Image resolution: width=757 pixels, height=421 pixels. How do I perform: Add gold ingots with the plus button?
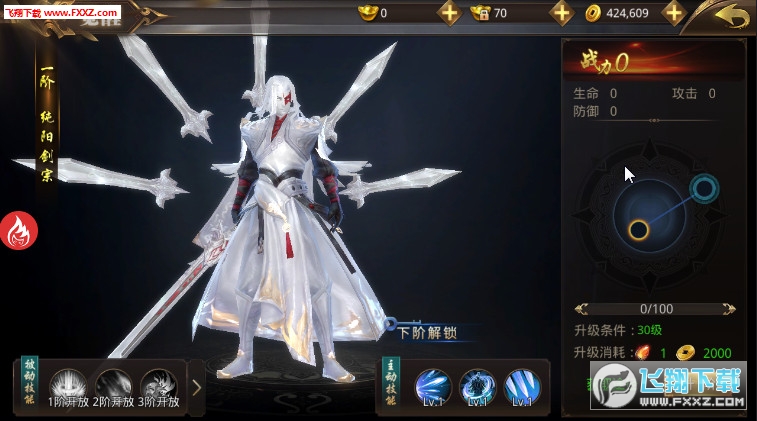(449, 13)
